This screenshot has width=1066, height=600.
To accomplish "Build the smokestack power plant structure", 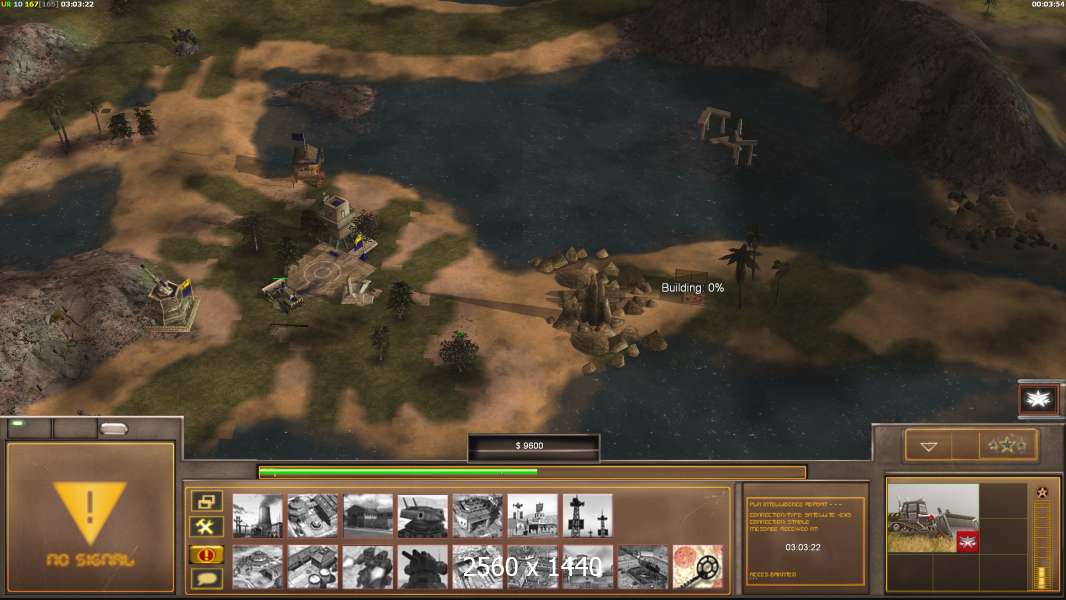I will coord(257,516).
